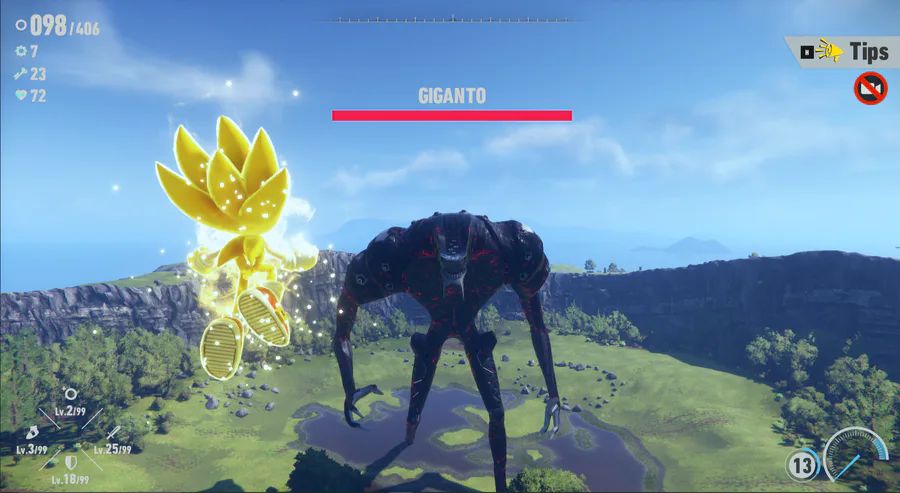The image size is (900, 493).
Task: Select the speed shoe level icon
Action: pos(32,431)
